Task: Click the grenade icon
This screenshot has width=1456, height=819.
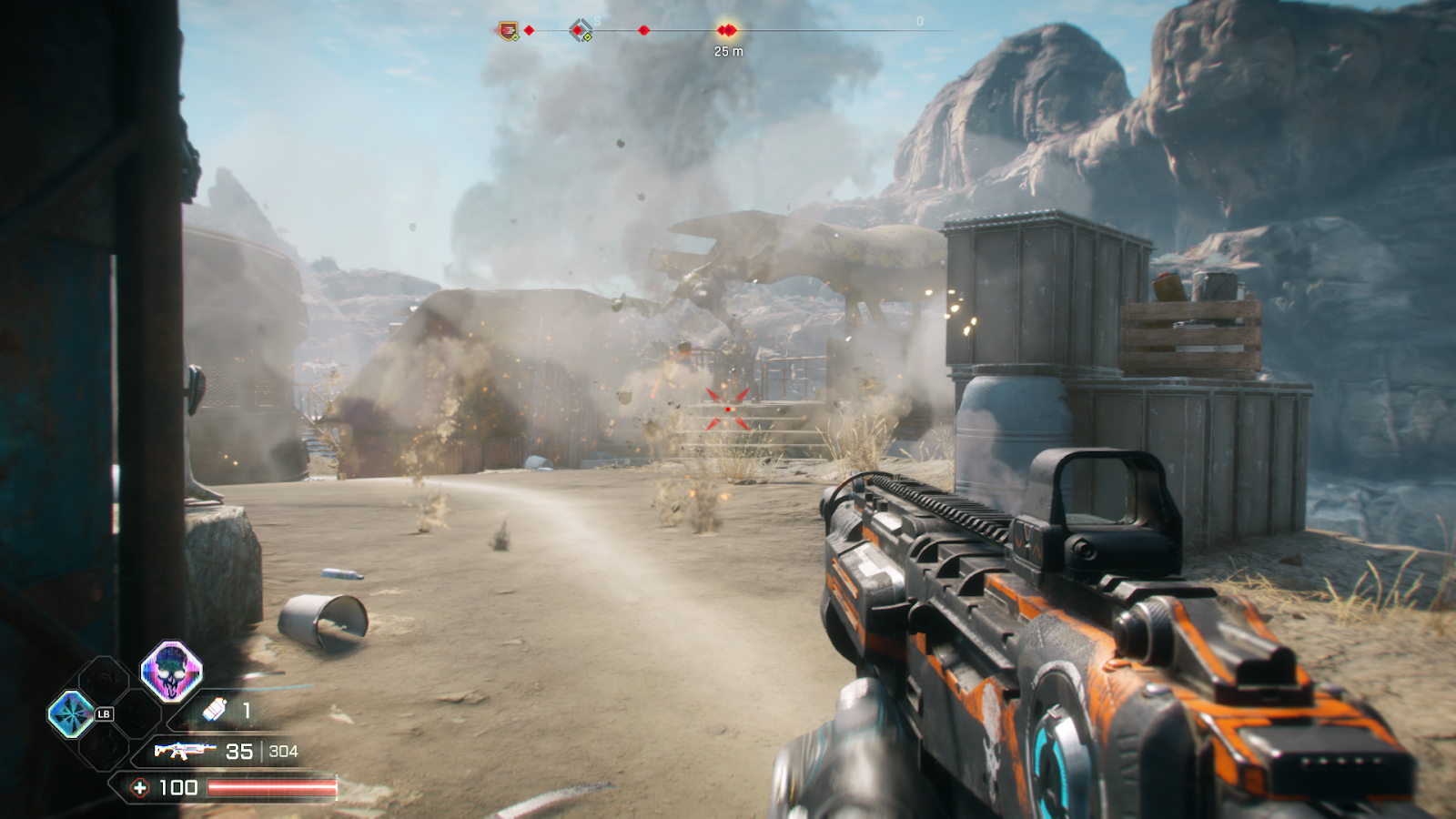Action: tap(215, 710)
